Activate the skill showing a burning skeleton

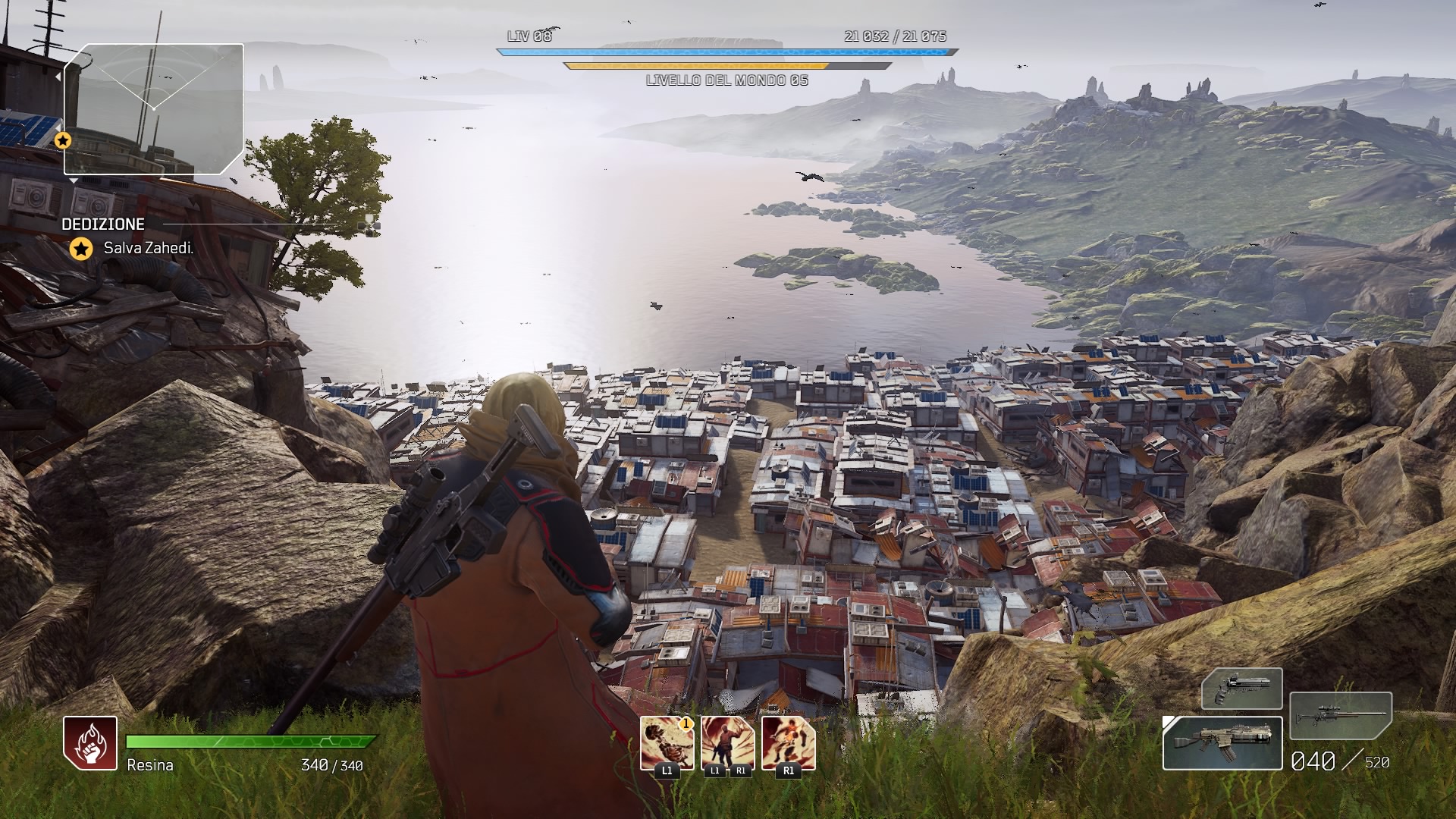click(x=667, y=743)
